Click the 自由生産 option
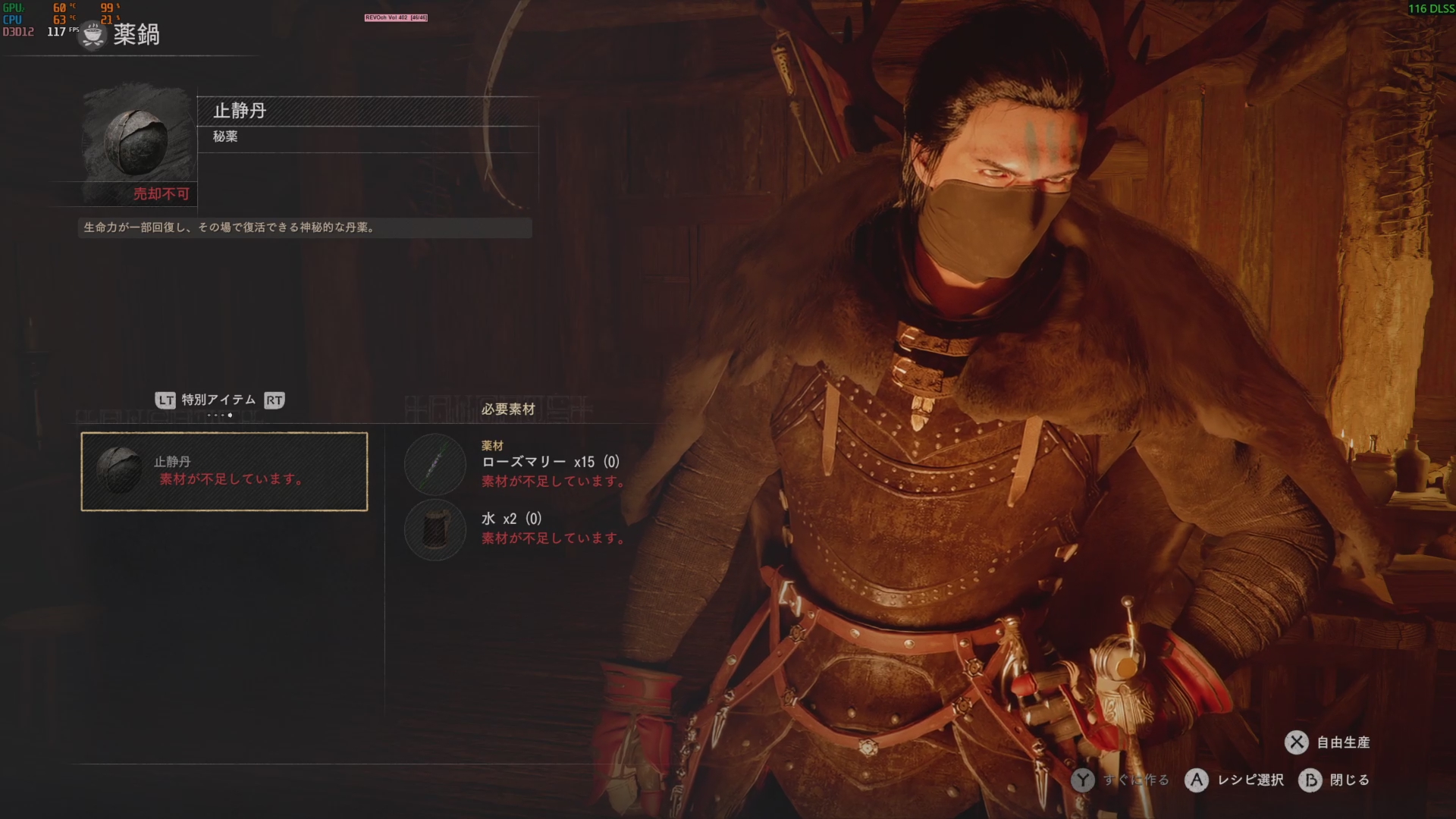Image resolution: width=1456 pixels, height=819 pixels. click(1328, 742)
